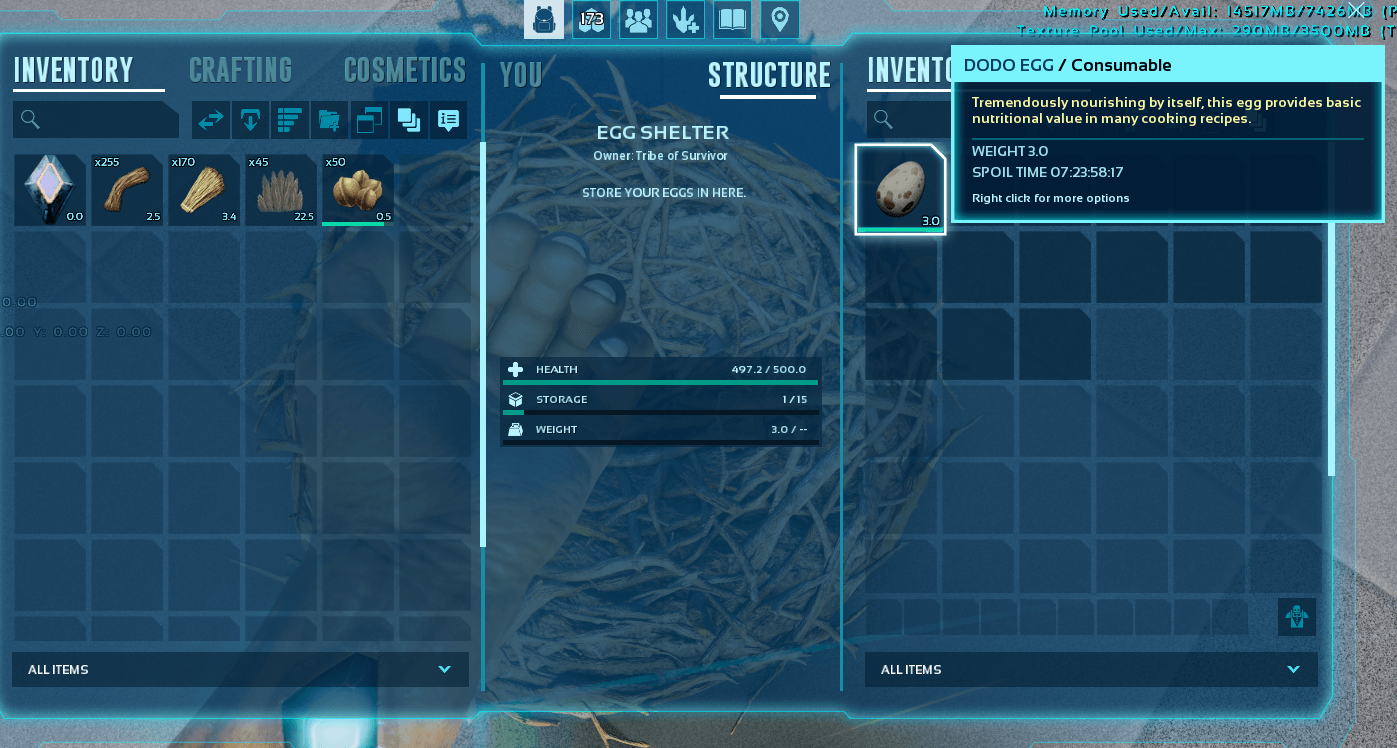Screen dimensions: 1397x748
Task: Toggle the item tooltip display button
Action: click(x=448, y=120)
